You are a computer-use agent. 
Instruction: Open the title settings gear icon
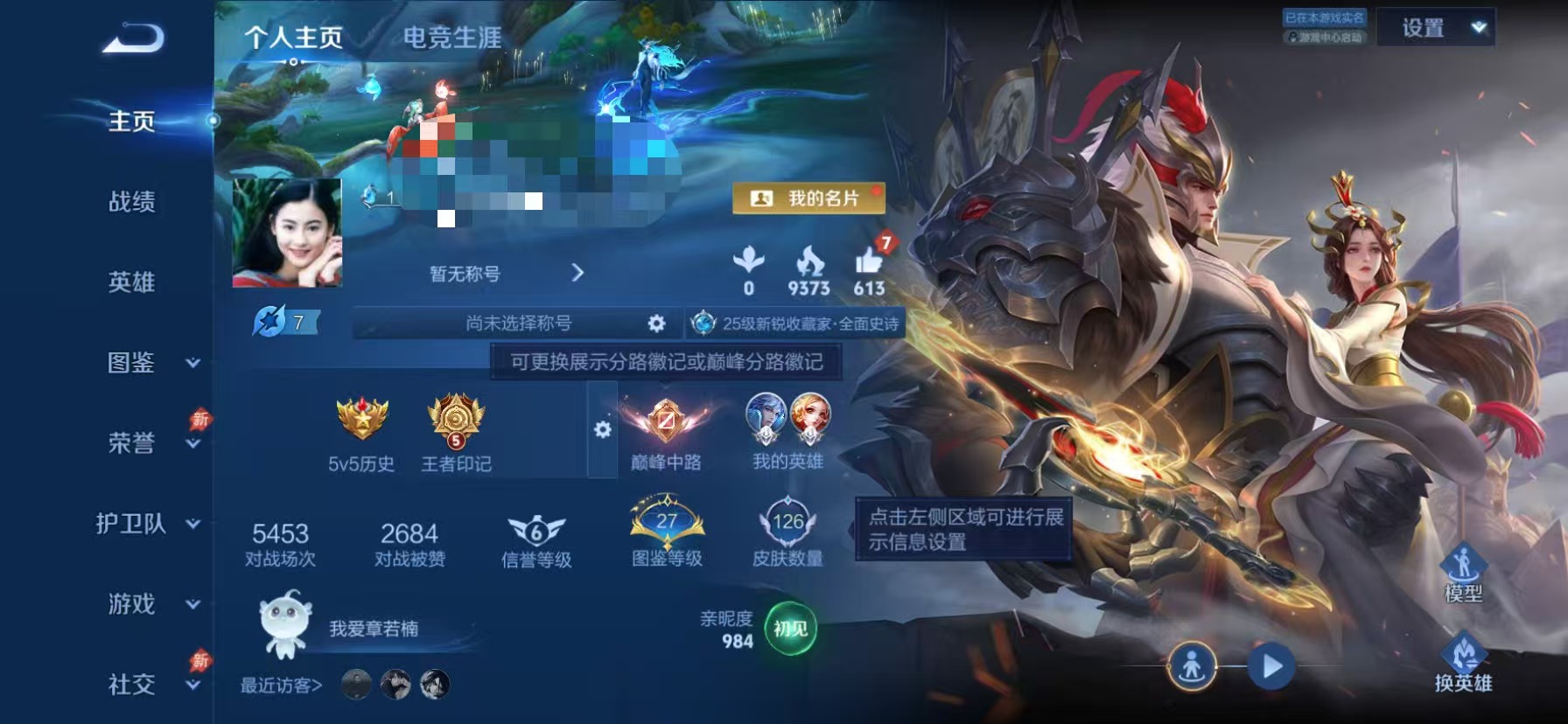(655, 323)
